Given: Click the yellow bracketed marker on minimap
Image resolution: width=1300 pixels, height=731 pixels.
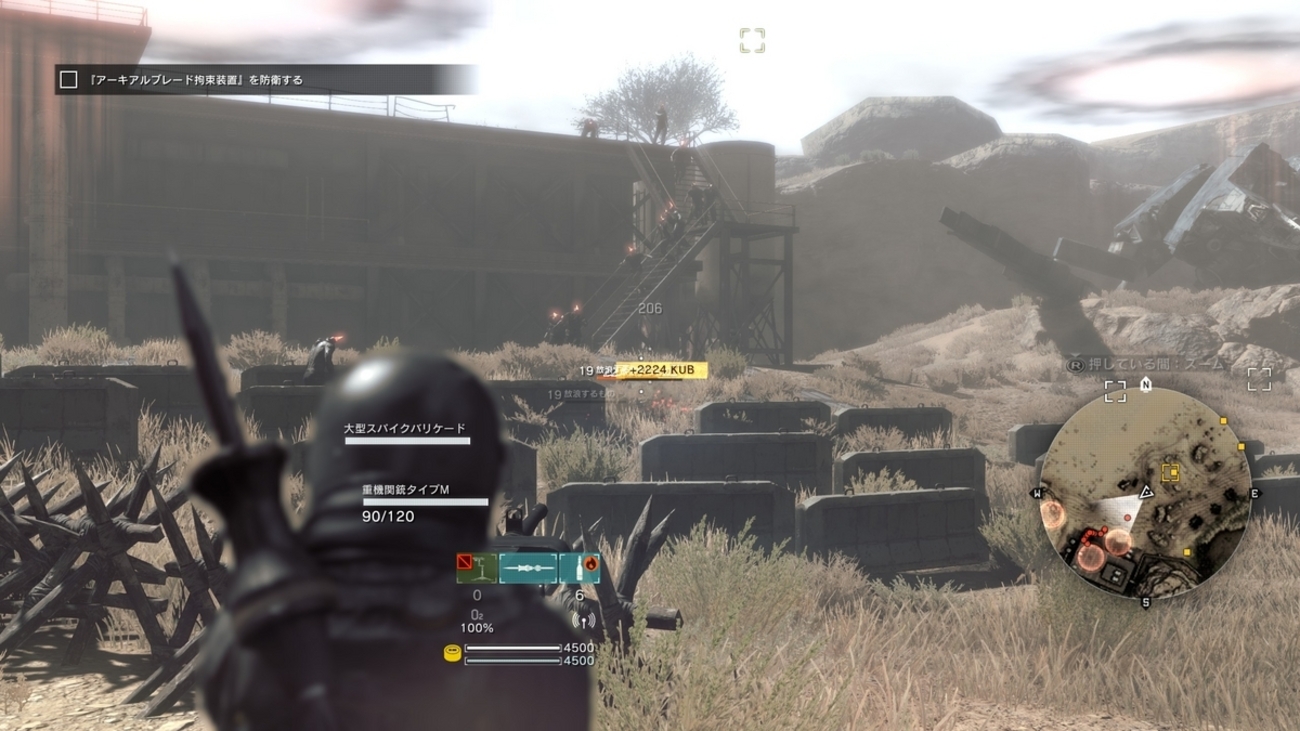Looking at the screenshot, I should point(1169,473).
